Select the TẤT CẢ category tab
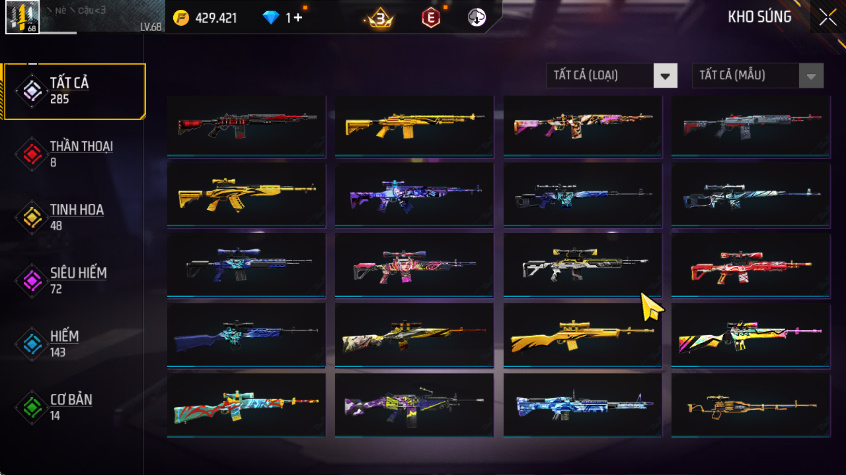Image resolution: width=846 pixels, height=475 pixels. tap(74, 91)
